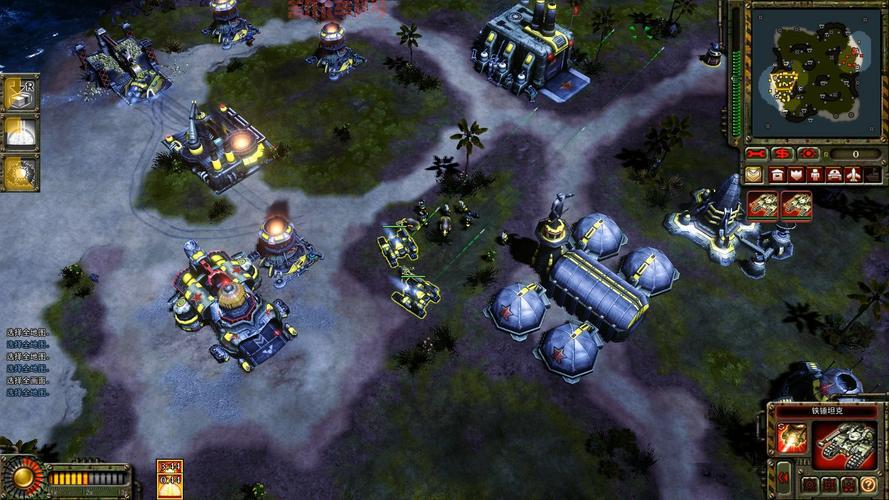Activate the sell dollar-sign button
The height and width of the screenshot is (500, 889).
pos(783,154)
